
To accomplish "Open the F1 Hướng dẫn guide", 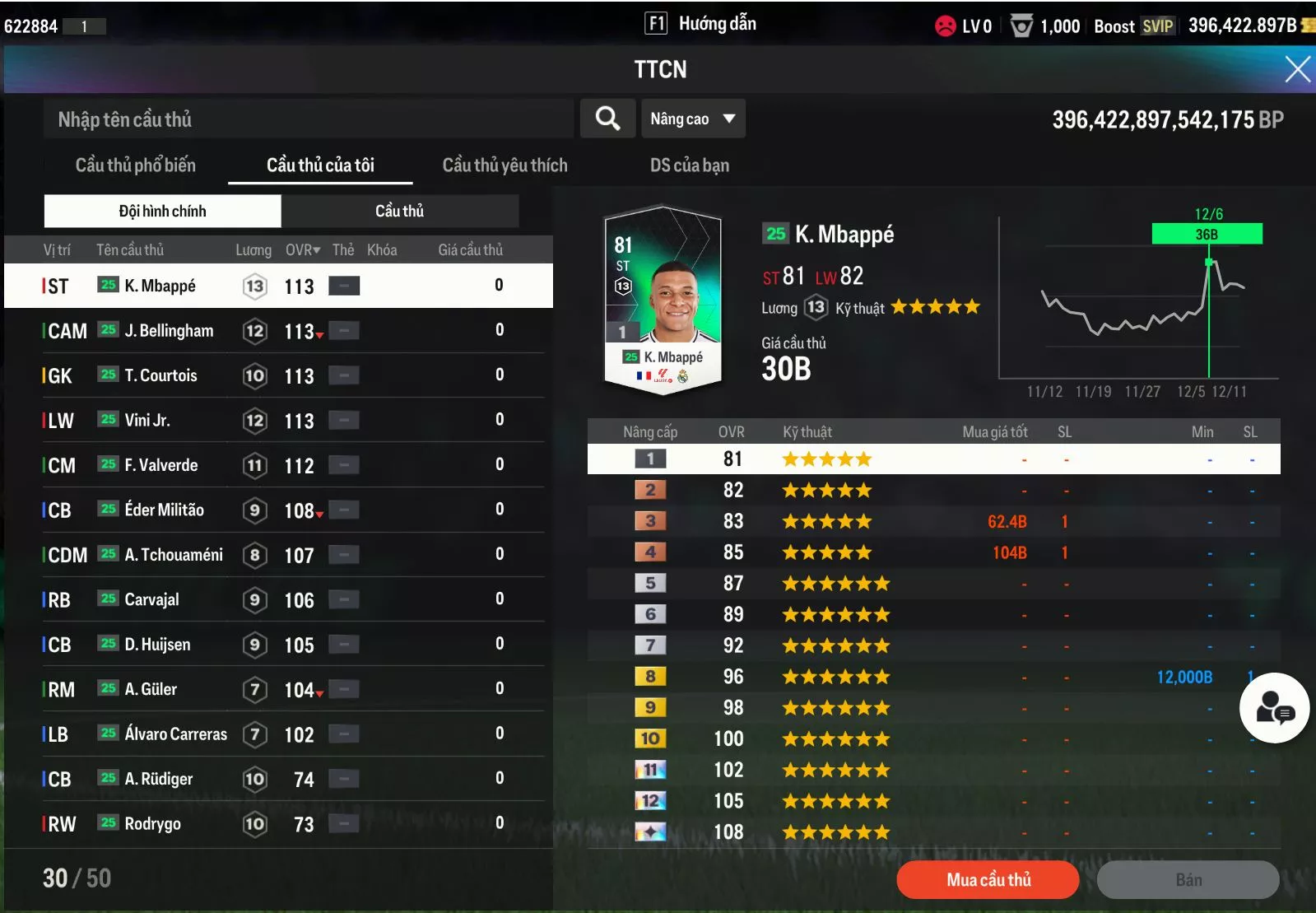I will click(700, 24).
